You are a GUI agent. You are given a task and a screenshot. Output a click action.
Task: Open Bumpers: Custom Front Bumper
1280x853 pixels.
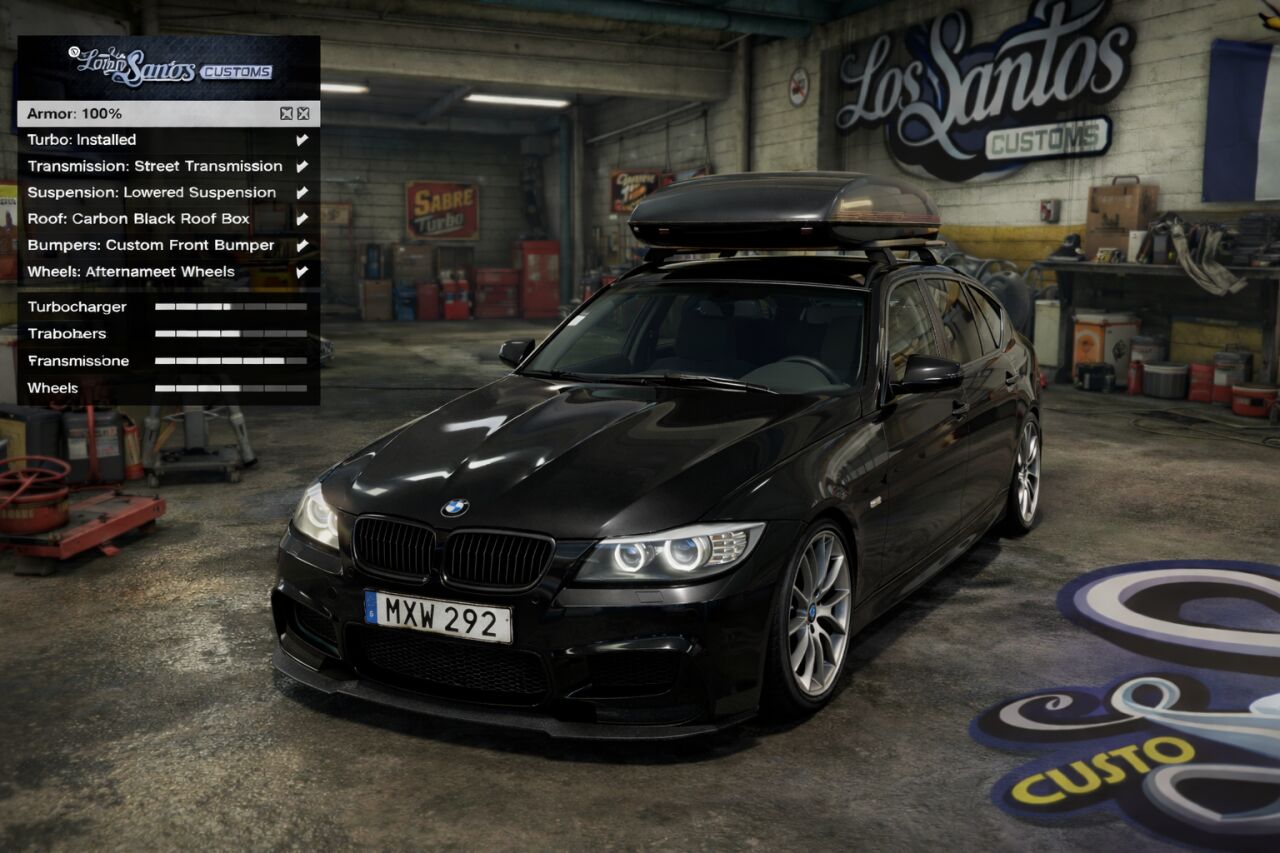click(151, 245)
